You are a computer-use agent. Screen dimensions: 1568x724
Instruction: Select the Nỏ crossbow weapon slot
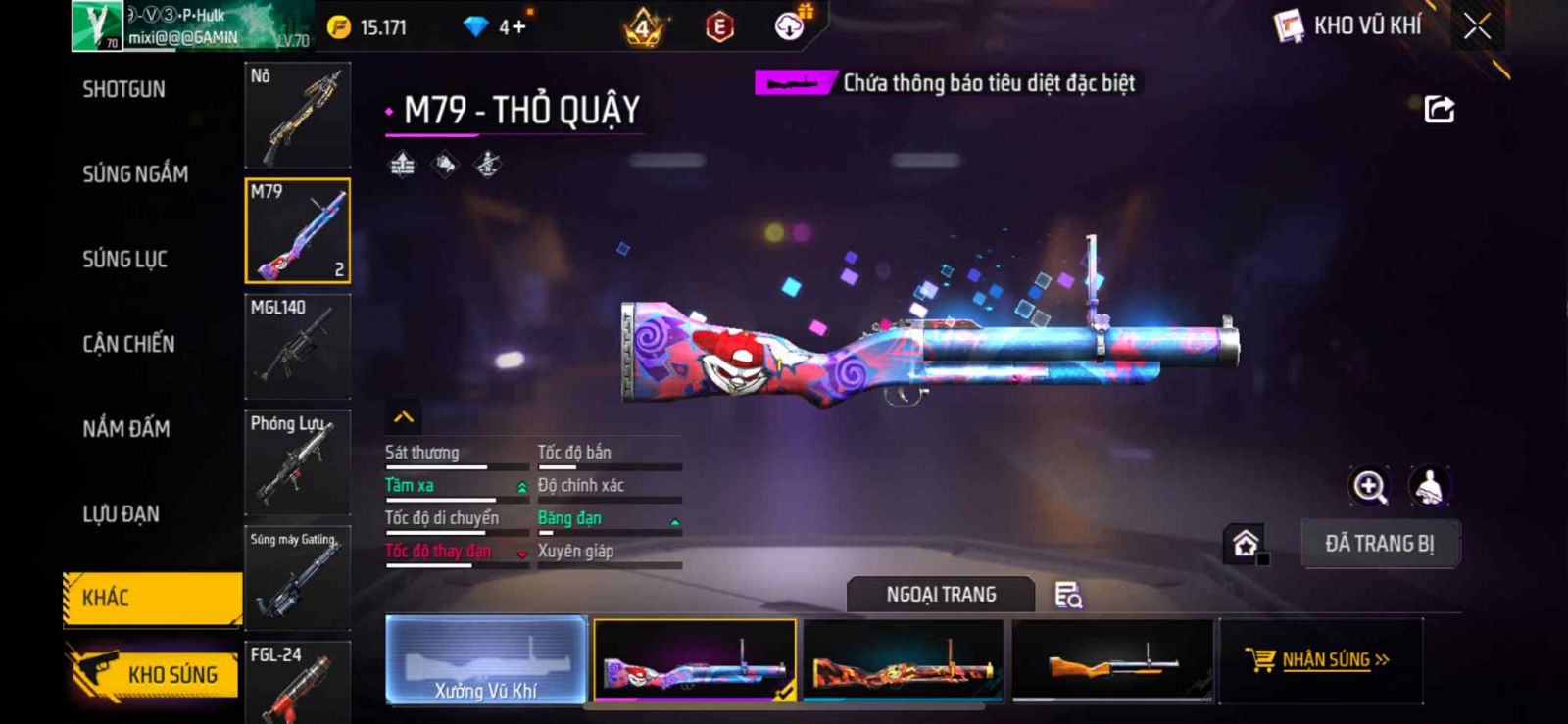297,115
